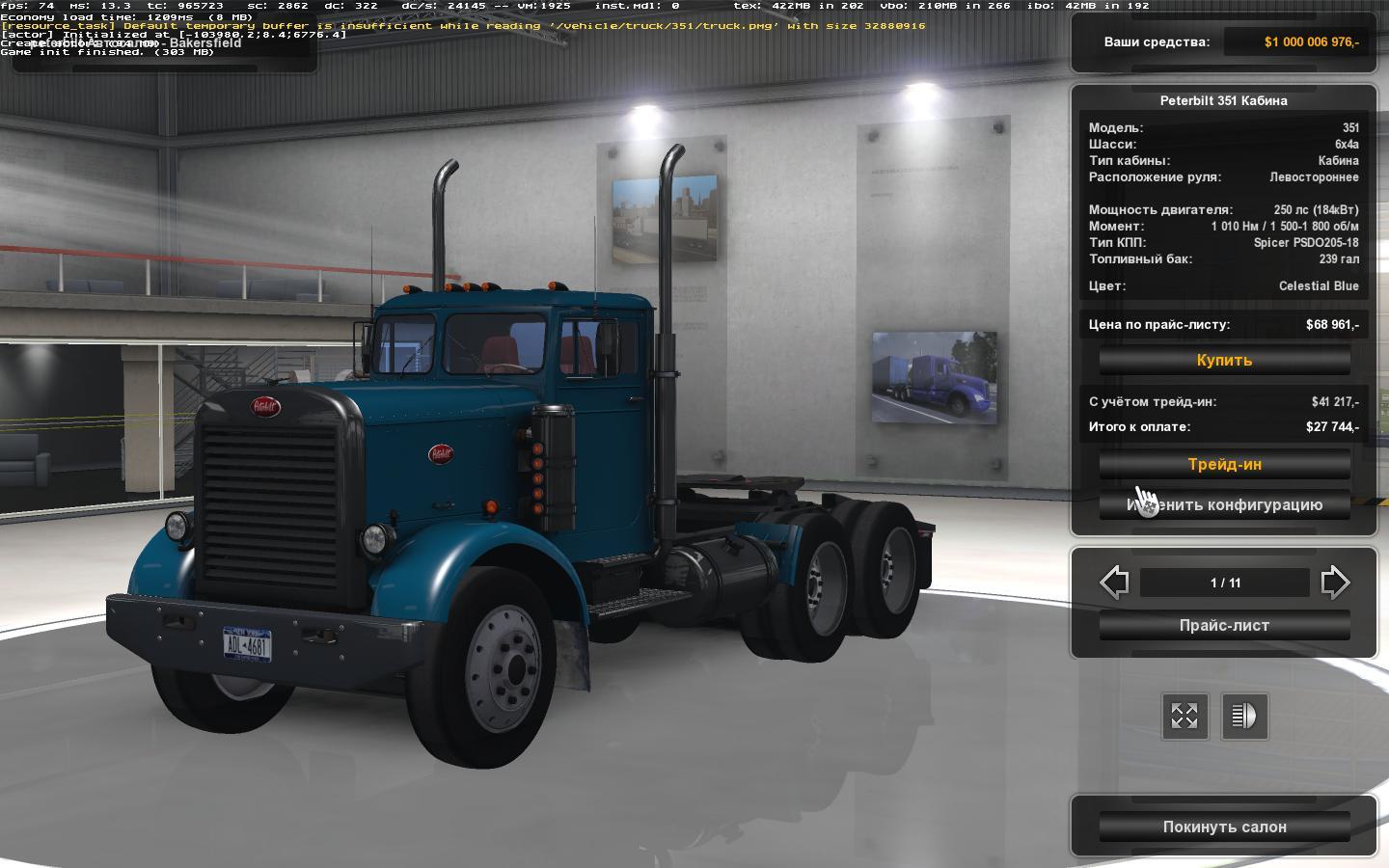
Task: Buy the truck with the Купить button
Action: [1224, 360]
